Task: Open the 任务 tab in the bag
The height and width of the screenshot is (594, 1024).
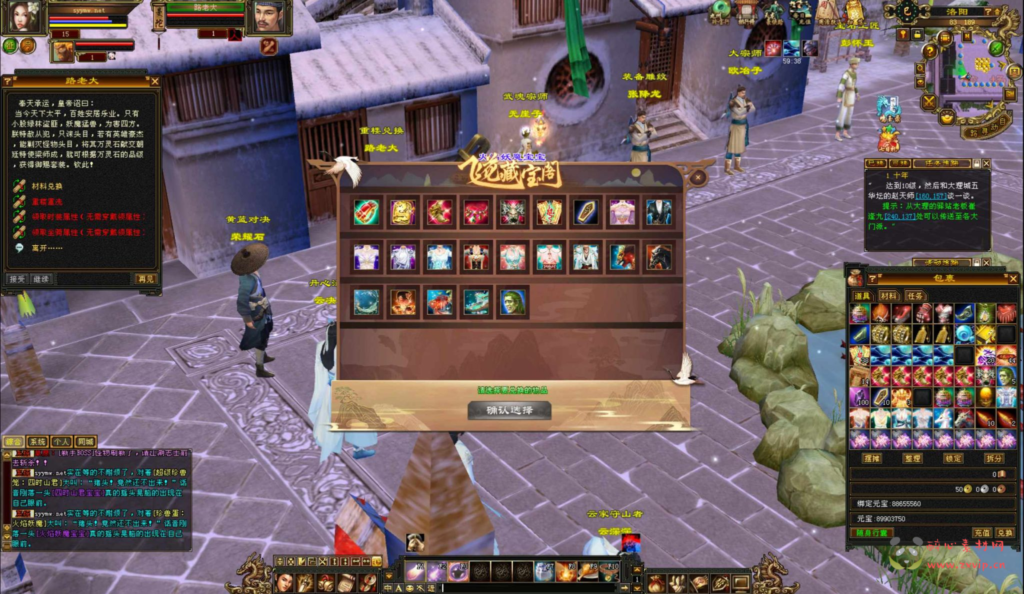Action: (915, 295)
